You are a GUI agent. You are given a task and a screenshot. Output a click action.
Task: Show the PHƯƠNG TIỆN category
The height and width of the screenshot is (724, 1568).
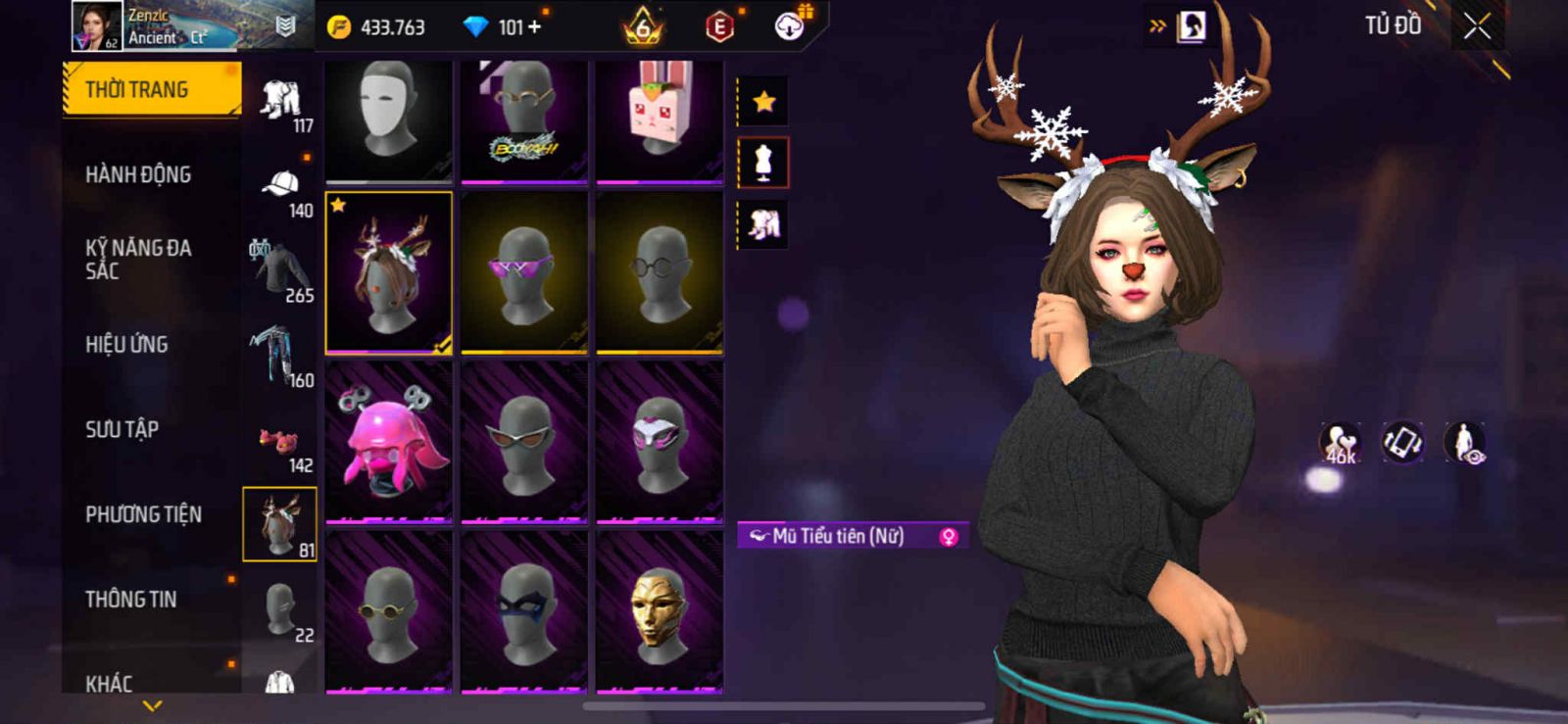(143, 514)
